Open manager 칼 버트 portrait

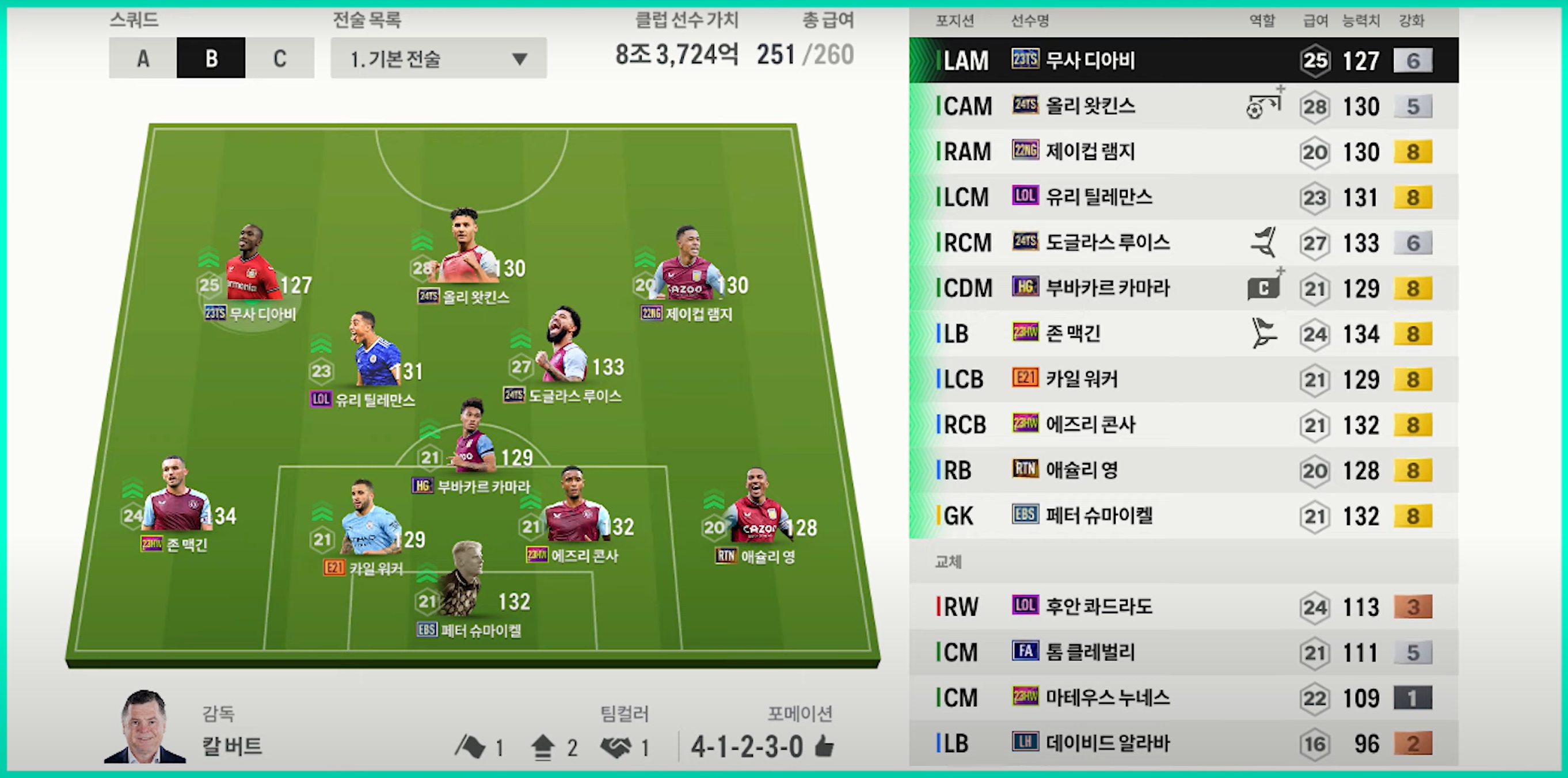click(x=145, y=727)
